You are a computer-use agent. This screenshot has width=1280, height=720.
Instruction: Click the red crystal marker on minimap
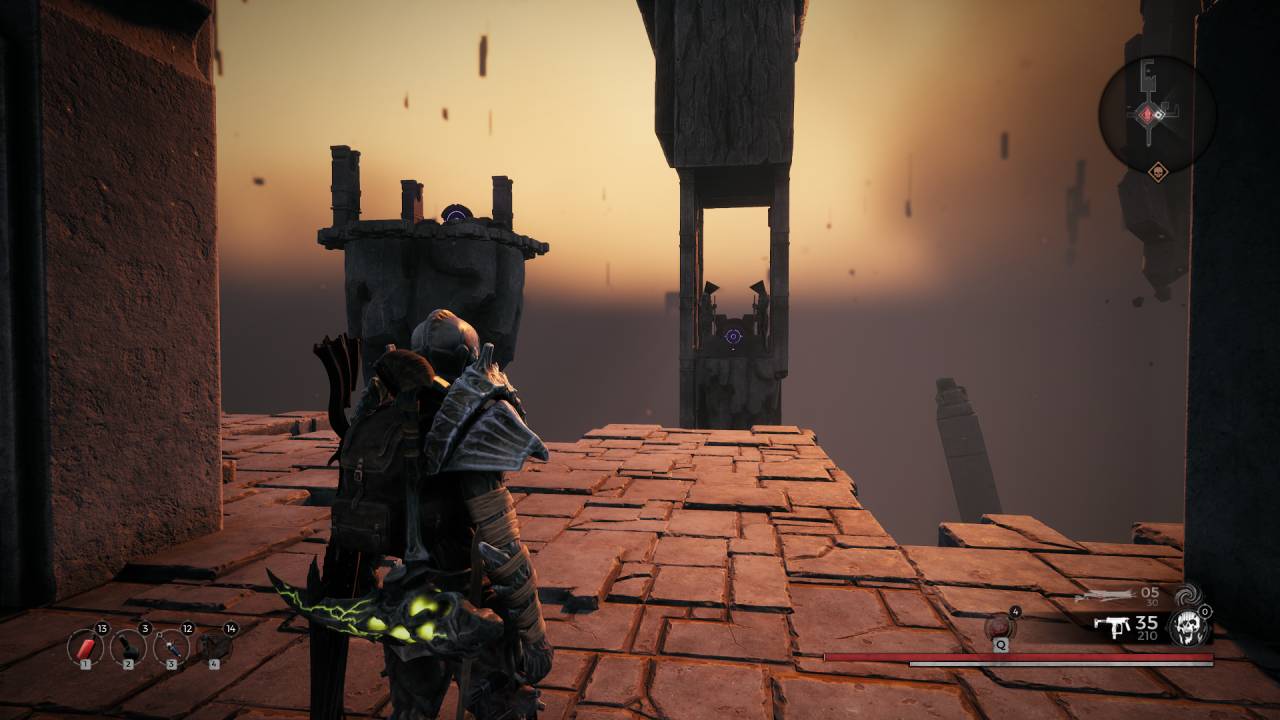pos(1147,115)
